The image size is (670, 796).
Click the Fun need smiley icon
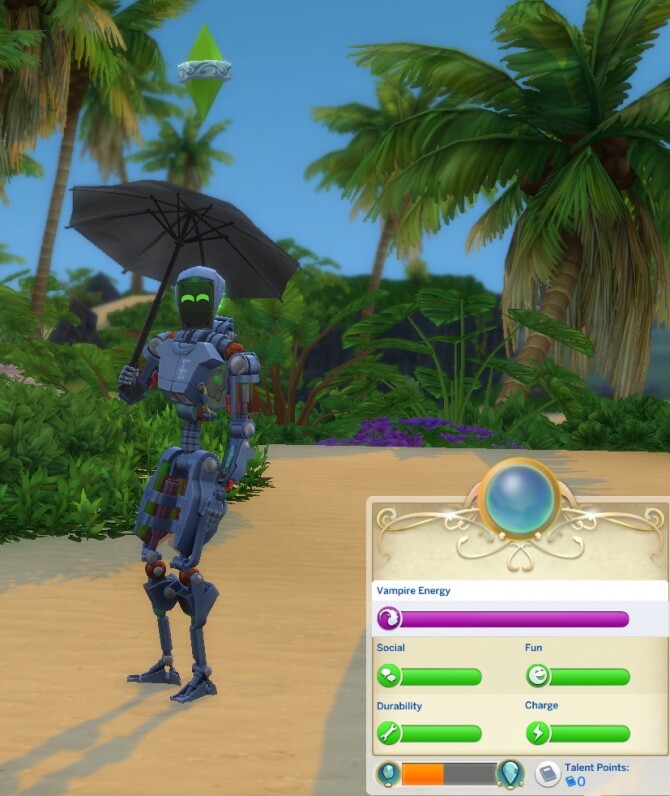538,677
